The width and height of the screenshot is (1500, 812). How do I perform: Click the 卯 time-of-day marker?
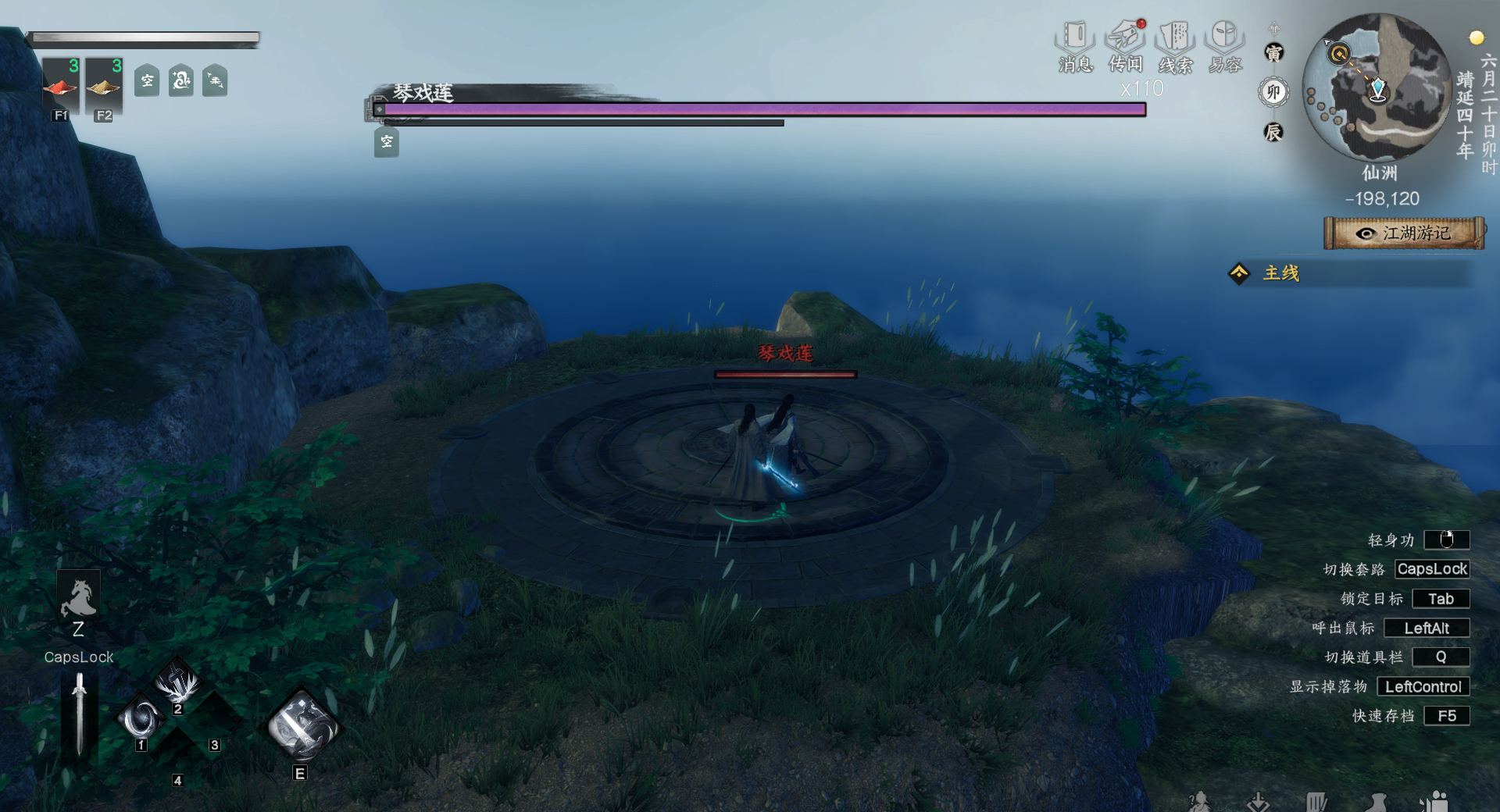tap(1273, 92)
